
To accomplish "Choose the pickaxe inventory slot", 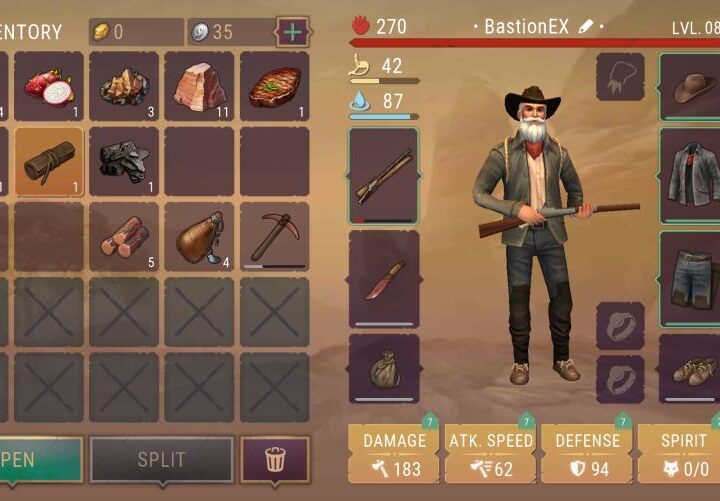I will pos(274,237).
